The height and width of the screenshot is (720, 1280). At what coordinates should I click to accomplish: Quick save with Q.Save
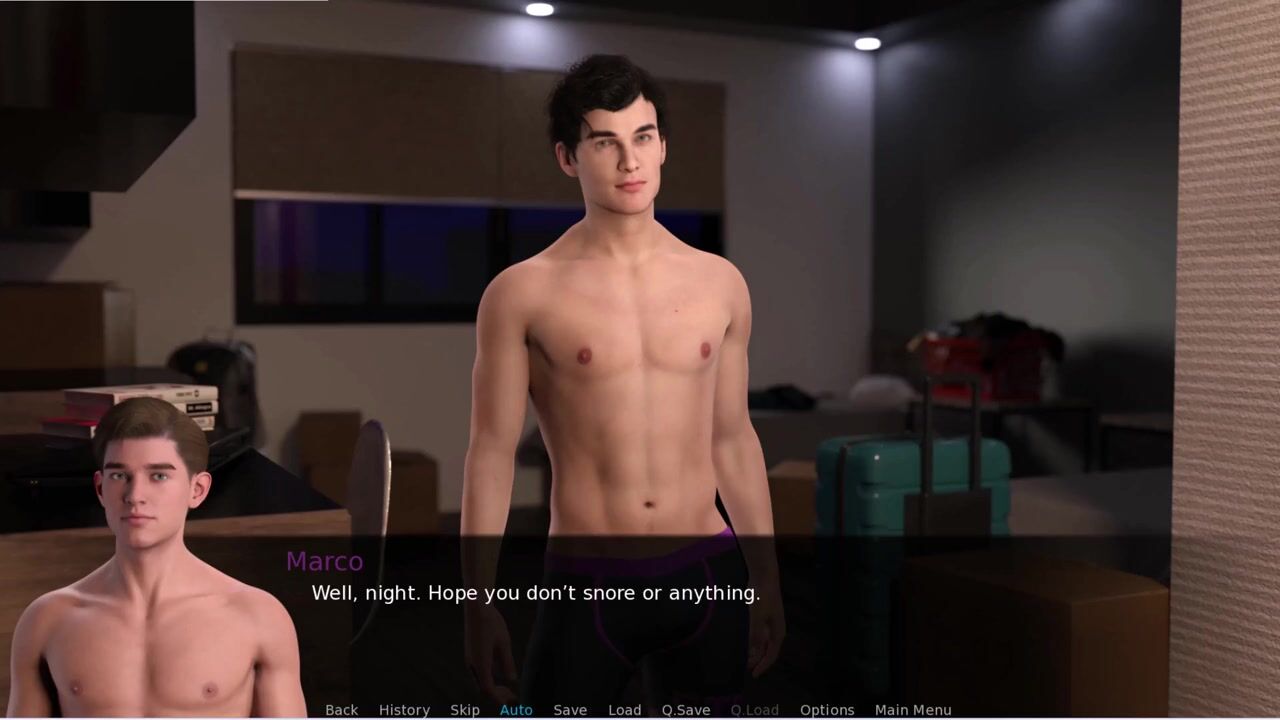coord(686,710)
